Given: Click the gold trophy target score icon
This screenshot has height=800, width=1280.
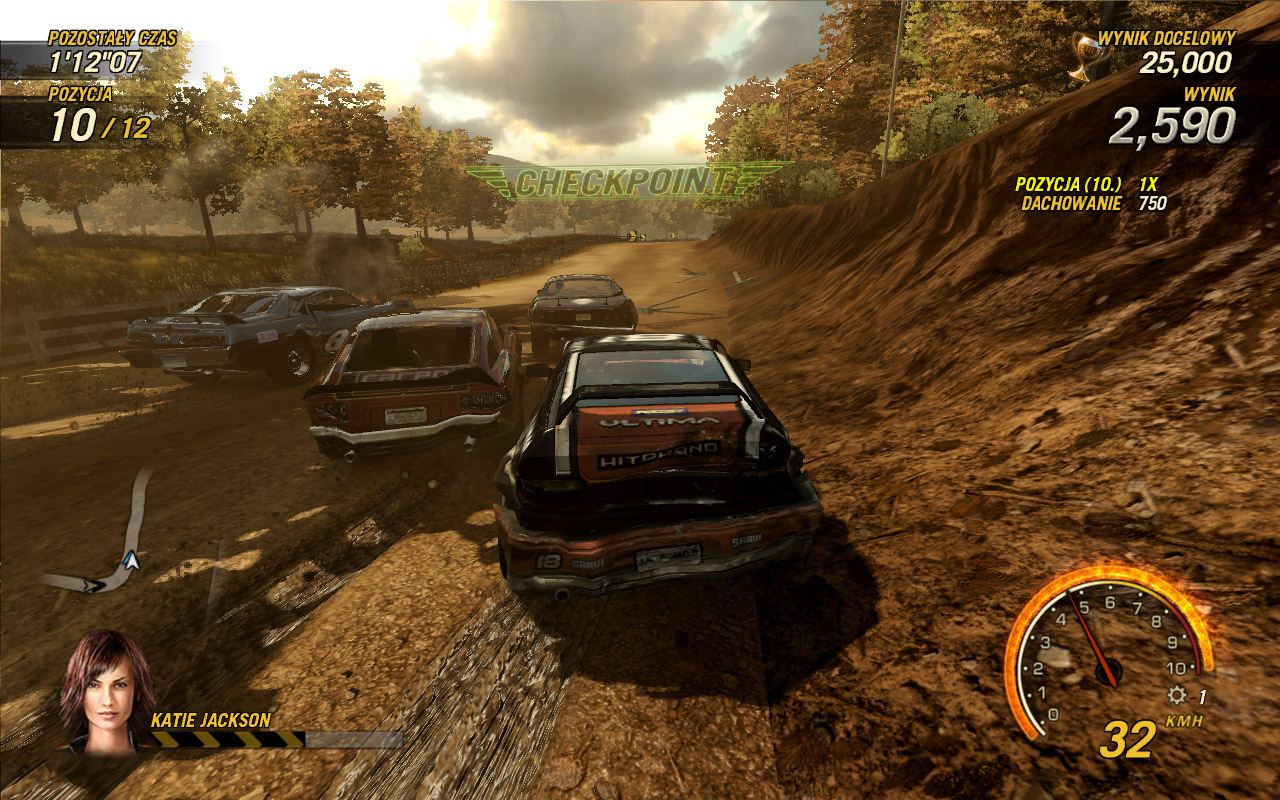Looking at the screenshot, I should click(1082, 56).
